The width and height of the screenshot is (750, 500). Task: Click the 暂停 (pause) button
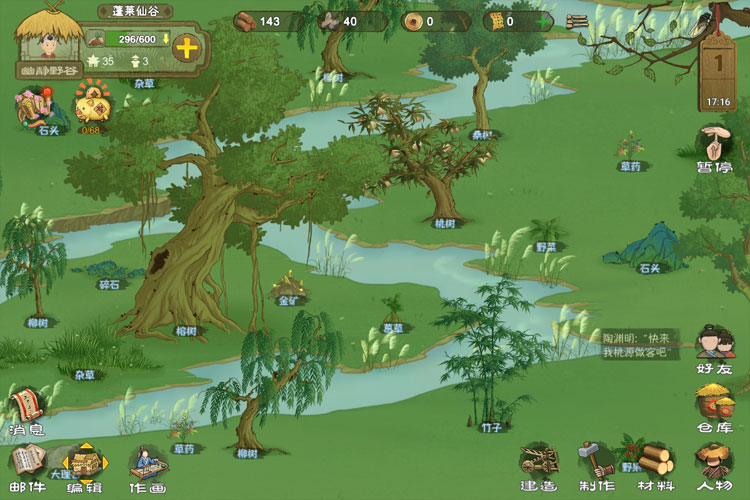point(714,147)
